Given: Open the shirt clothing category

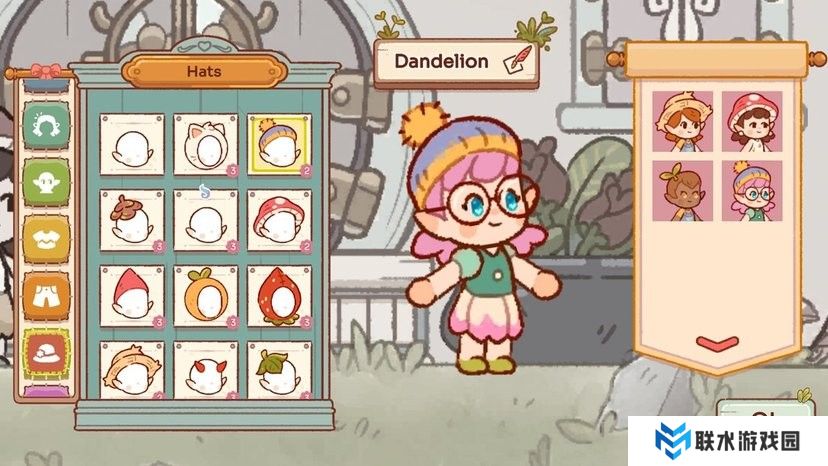Looking at the screenshot, I should (44, 236).
